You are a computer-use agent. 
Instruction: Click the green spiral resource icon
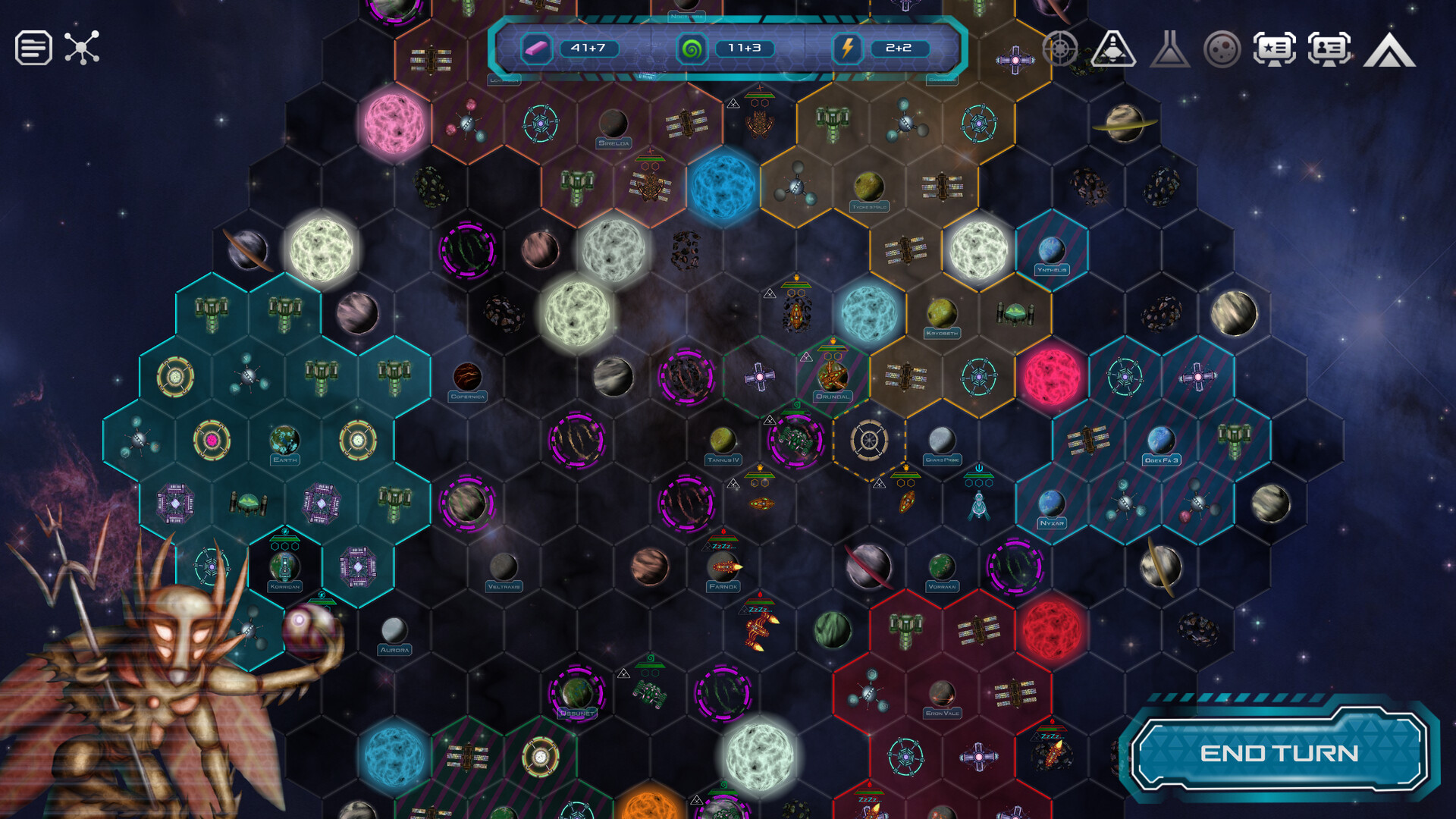coord(692,49)
